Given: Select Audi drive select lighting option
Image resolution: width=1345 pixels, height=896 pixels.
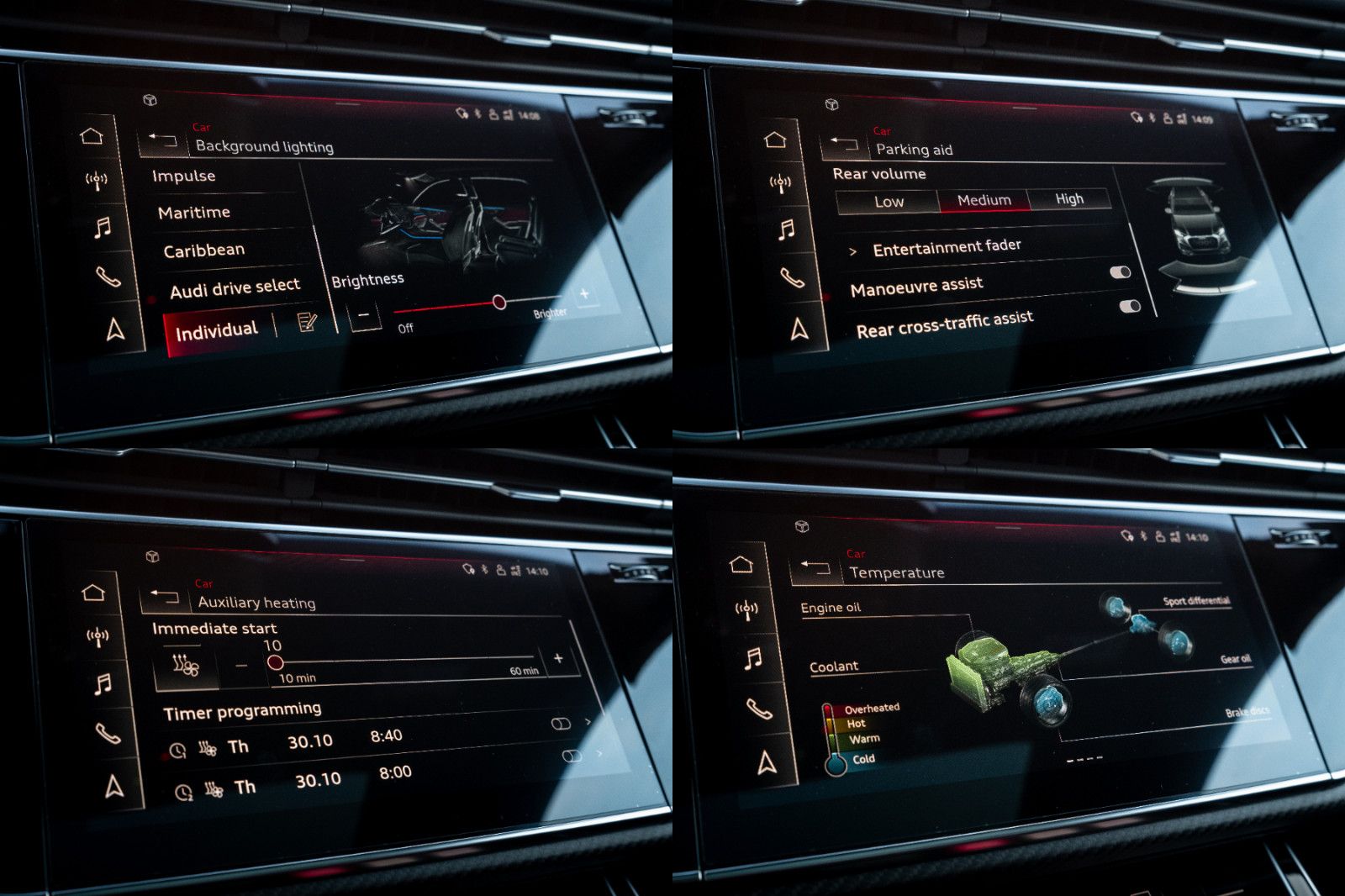Looking at the screenshot, I should (x=235, y=288).
